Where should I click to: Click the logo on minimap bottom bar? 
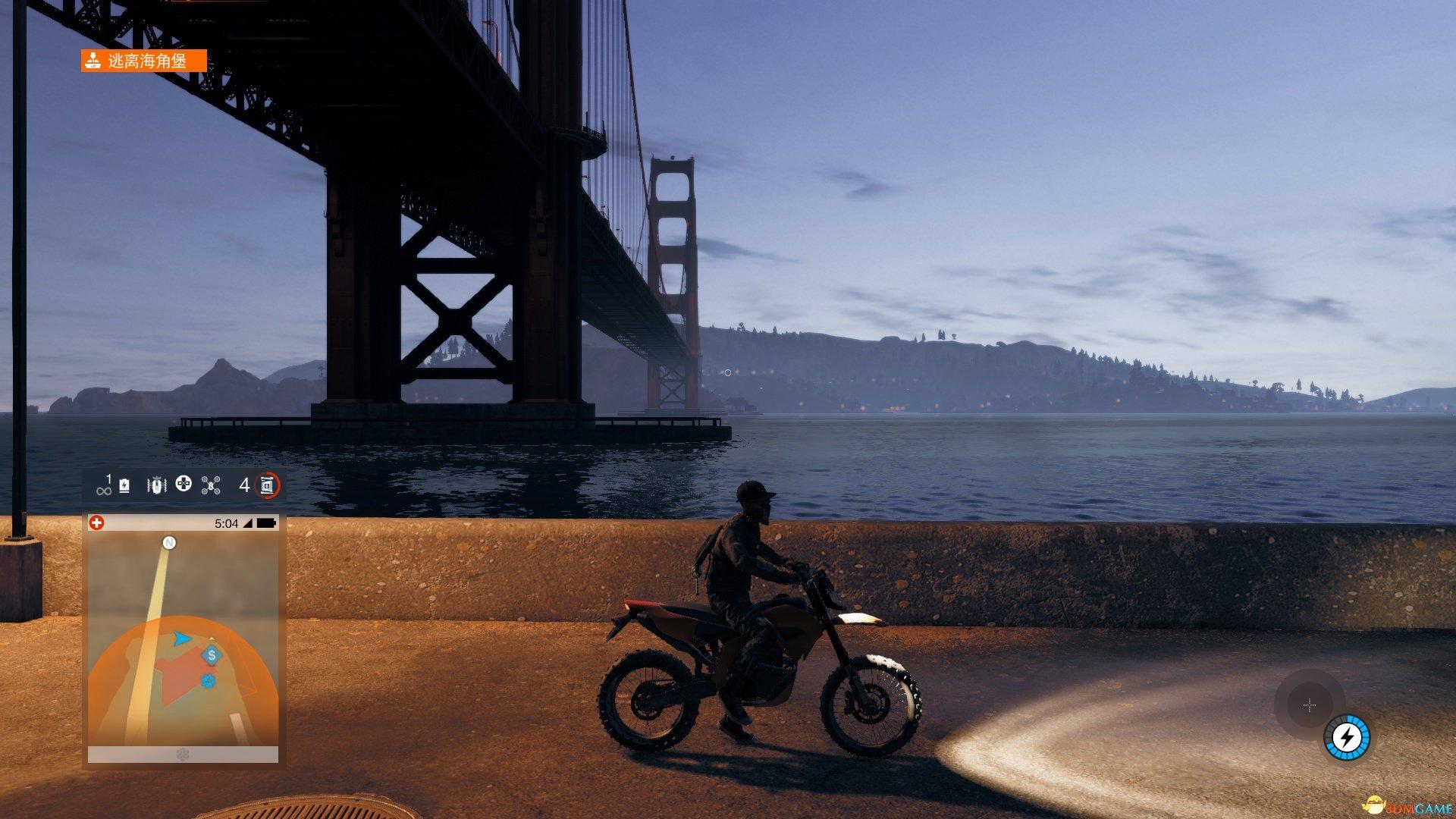(183, 755)
